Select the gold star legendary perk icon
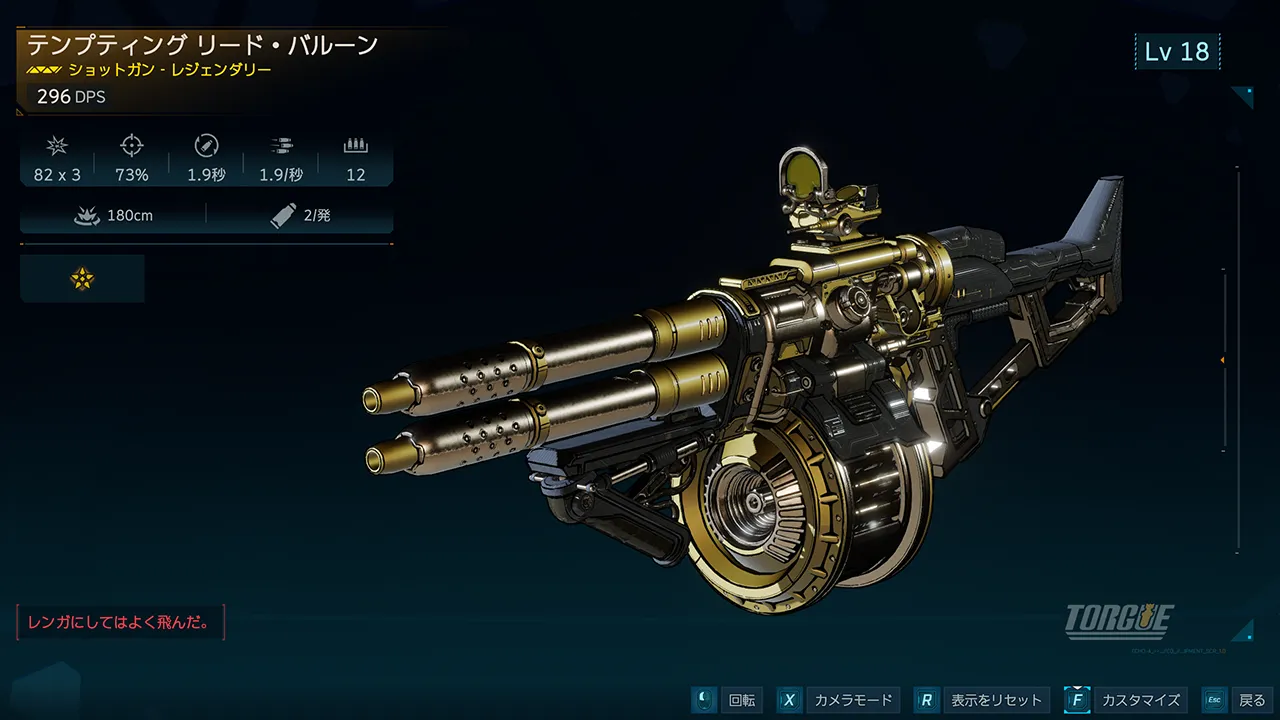The image size is (1280, 720). [x=82, y=279]
